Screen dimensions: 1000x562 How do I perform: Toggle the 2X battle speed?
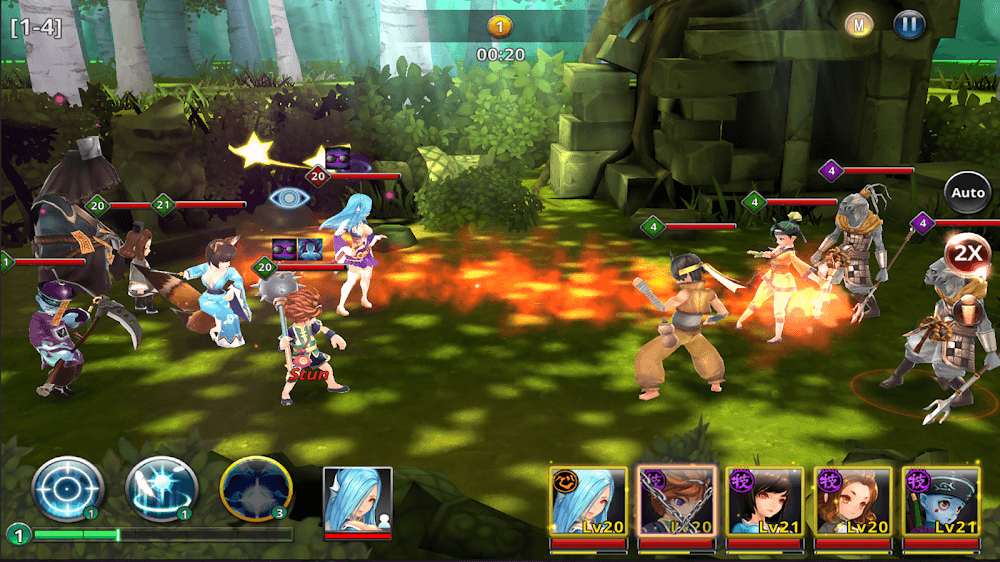967,252
